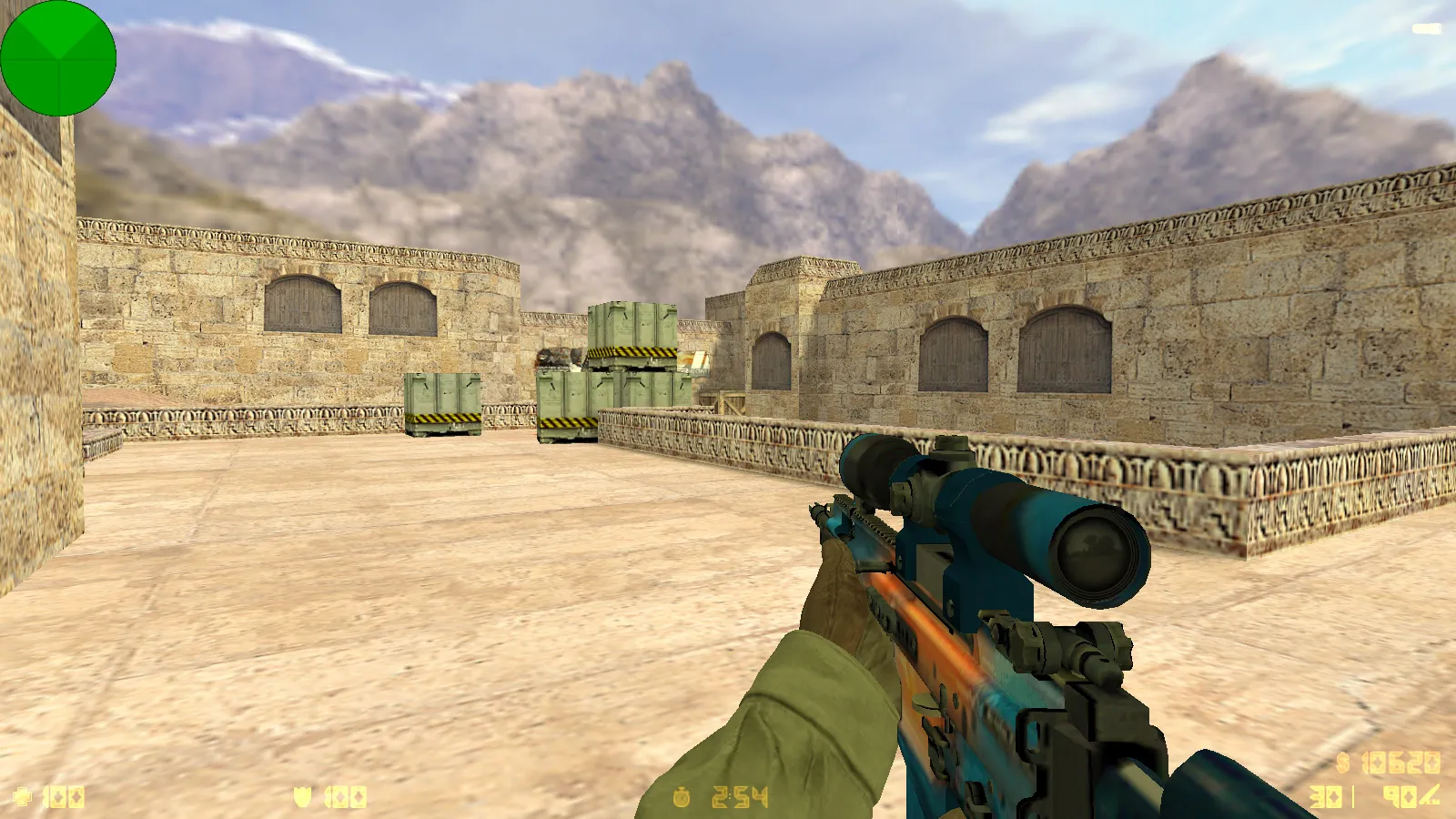This screenshot has height=819, width=1456.
Task: Click the stopwatch timer icon near 2:54
Action: [682, 794]
